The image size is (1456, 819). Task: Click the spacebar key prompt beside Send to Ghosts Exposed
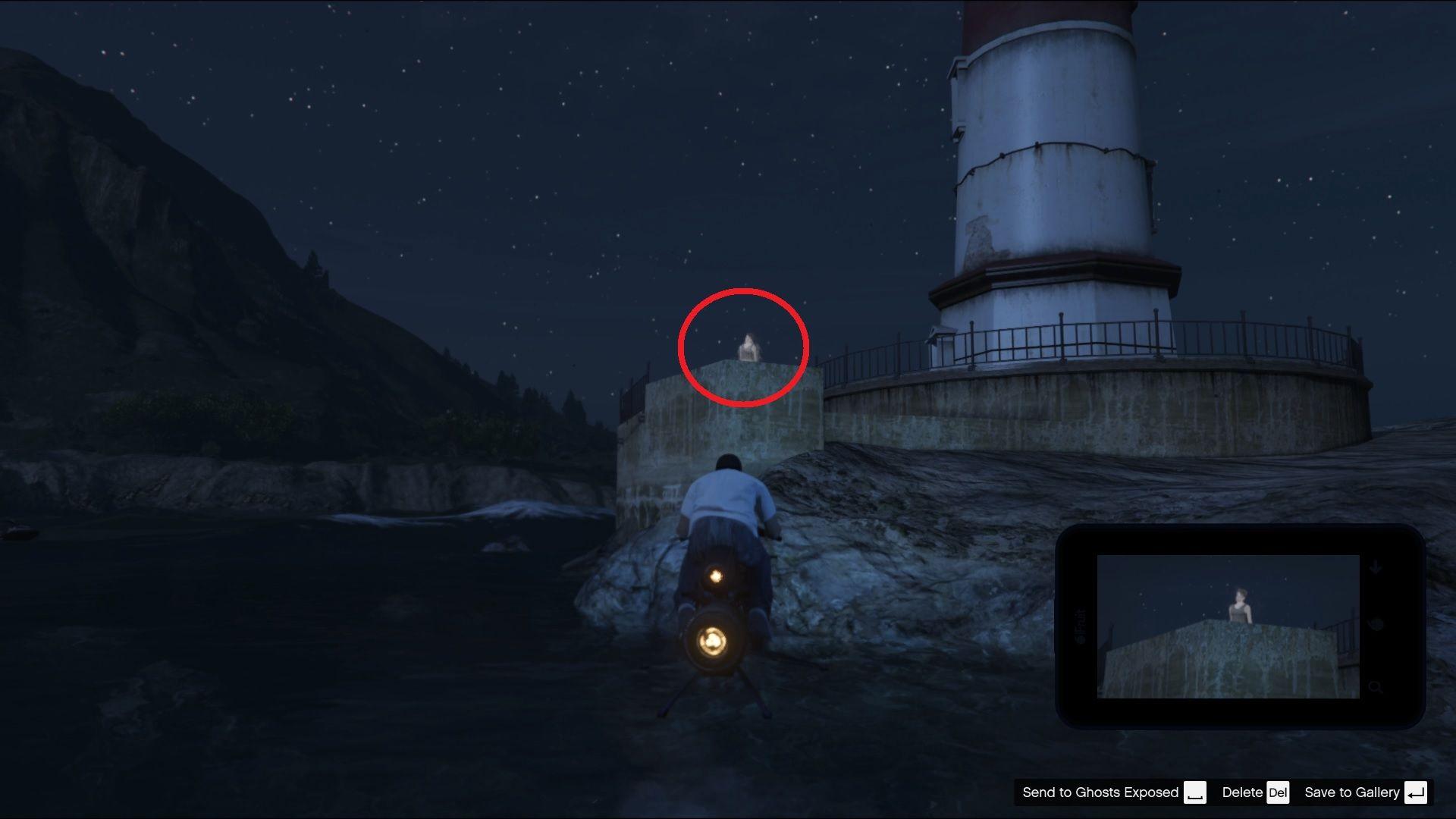[x=1196, y=793]
